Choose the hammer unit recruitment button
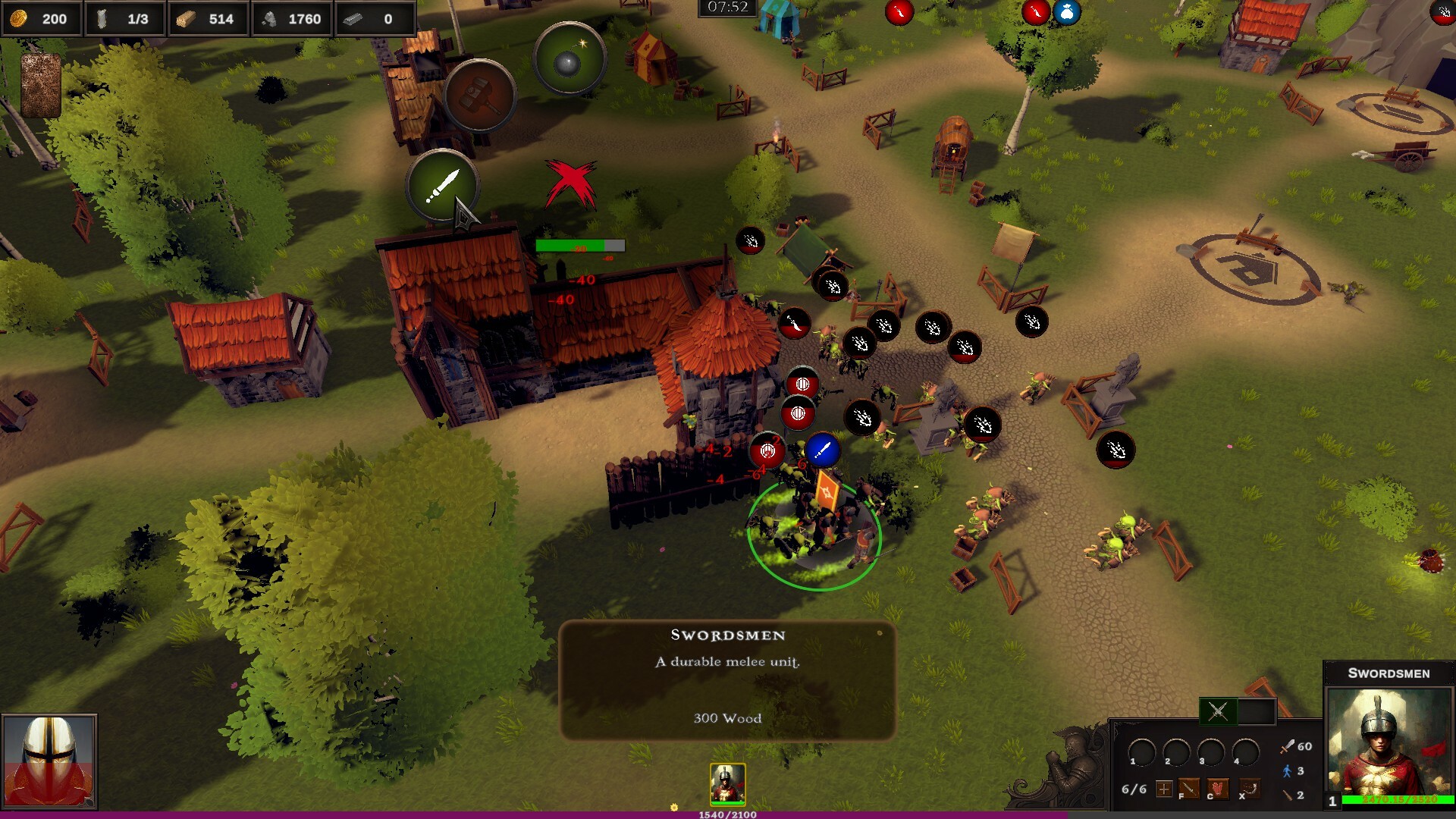Viewport: 1456px width, 819px height. tap(479, 96)
